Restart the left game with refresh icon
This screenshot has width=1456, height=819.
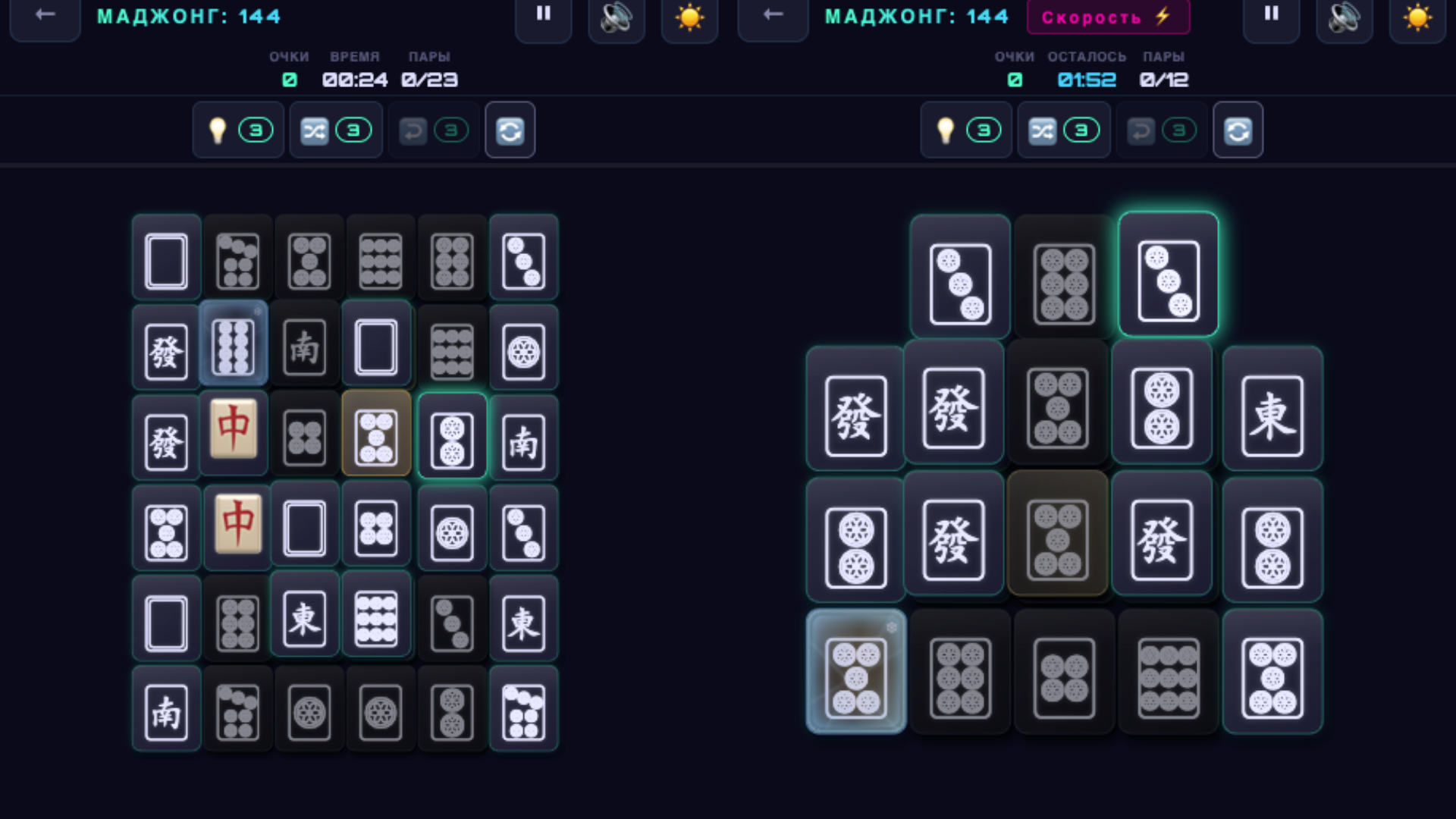tap(510, 130)
